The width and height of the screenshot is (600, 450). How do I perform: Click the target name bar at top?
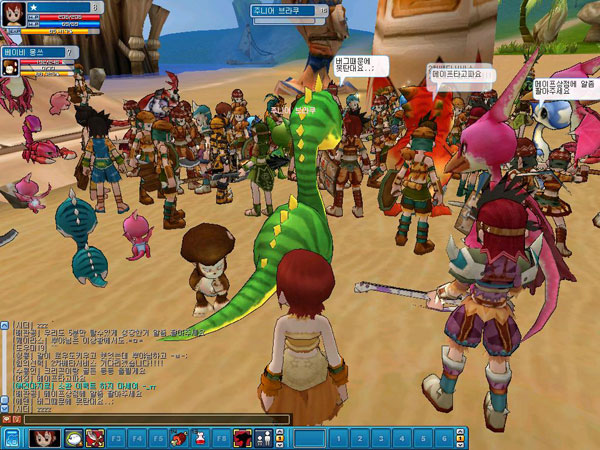[x=290, y=10]
